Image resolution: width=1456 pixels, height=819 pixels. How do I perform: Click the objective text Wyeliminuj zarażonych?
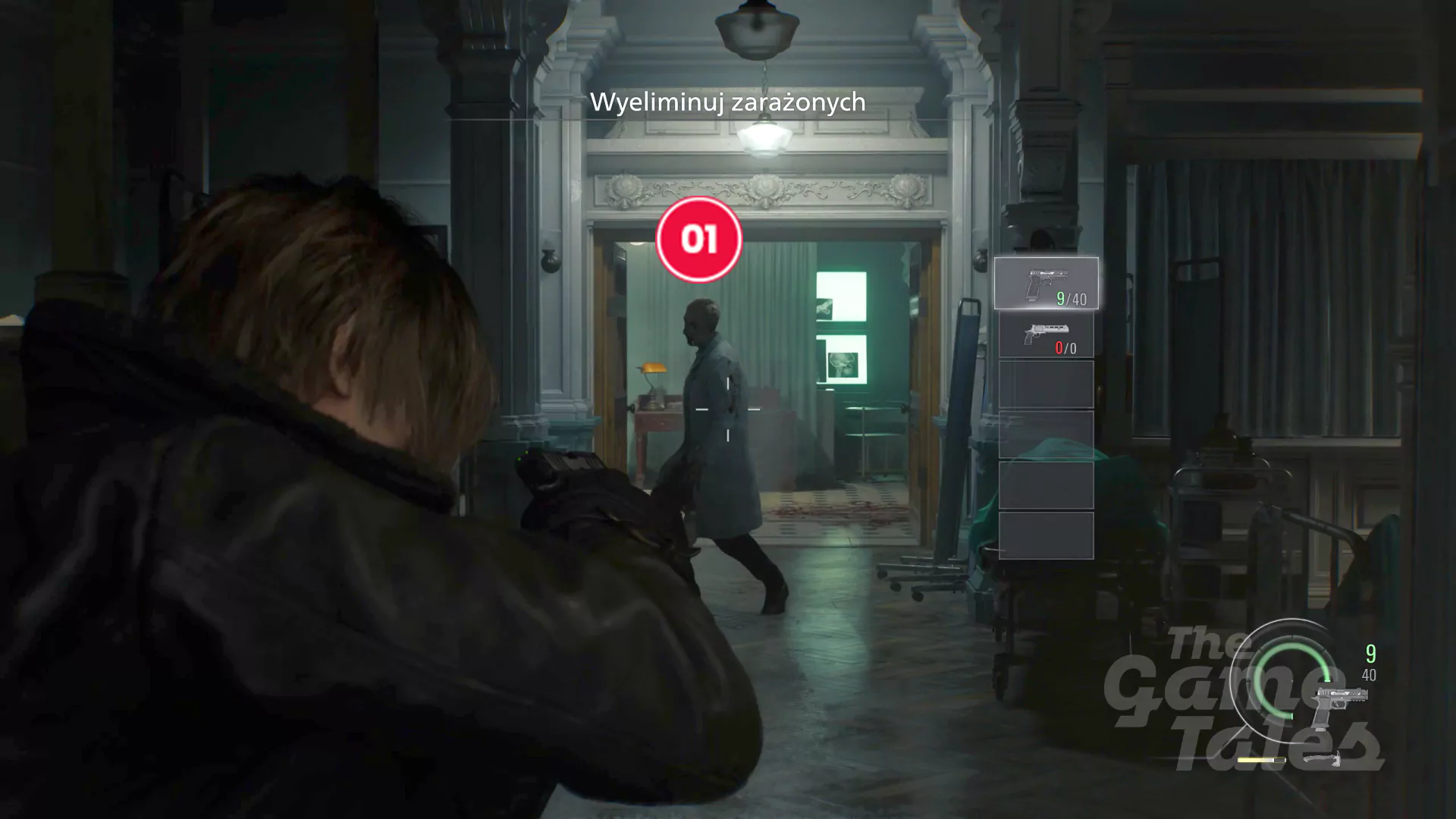(729, 103)
